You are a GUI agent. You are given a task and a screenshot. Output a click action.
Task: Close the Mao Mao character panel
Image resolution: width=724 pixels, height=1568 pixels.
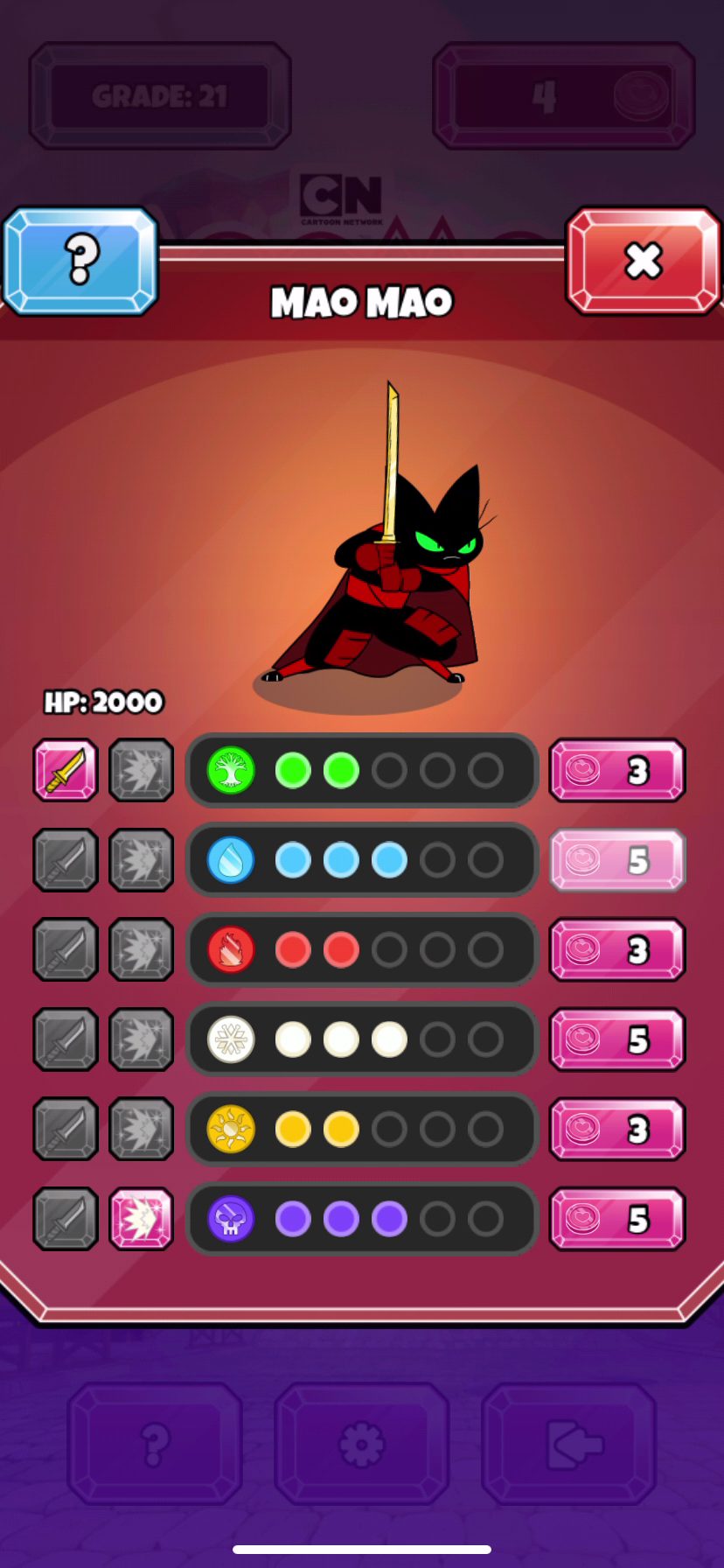pos(644,260)
